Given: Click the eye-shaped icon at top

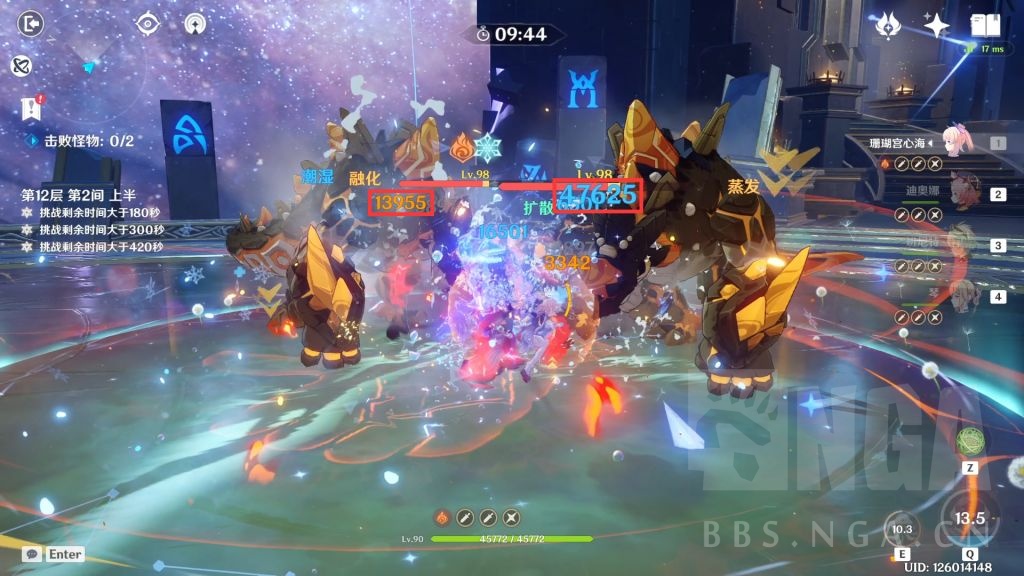Looking at the screenshot, I should tap(149, 22).
